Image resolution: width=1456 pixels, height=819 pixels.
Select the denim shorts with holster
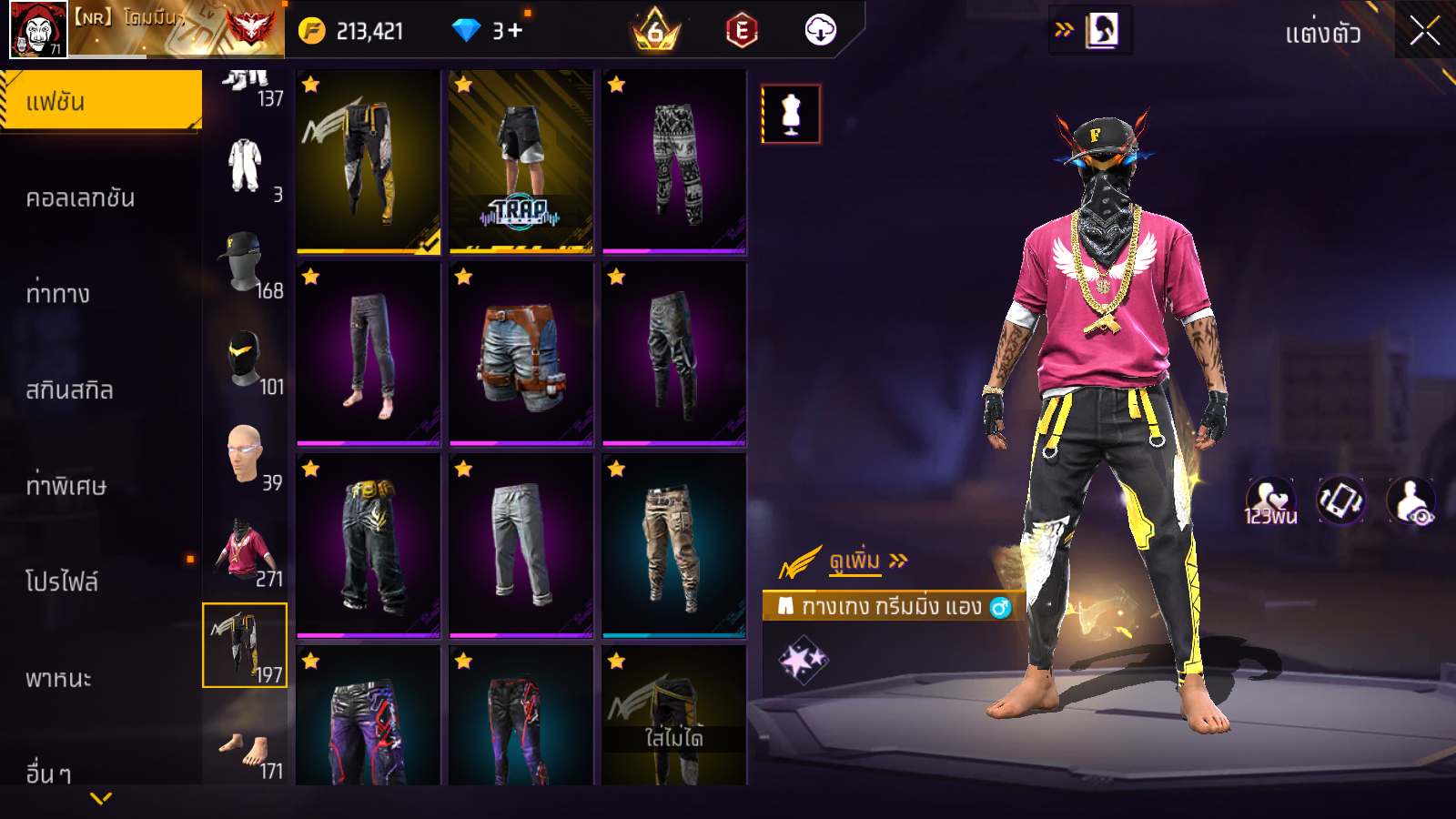521,354
